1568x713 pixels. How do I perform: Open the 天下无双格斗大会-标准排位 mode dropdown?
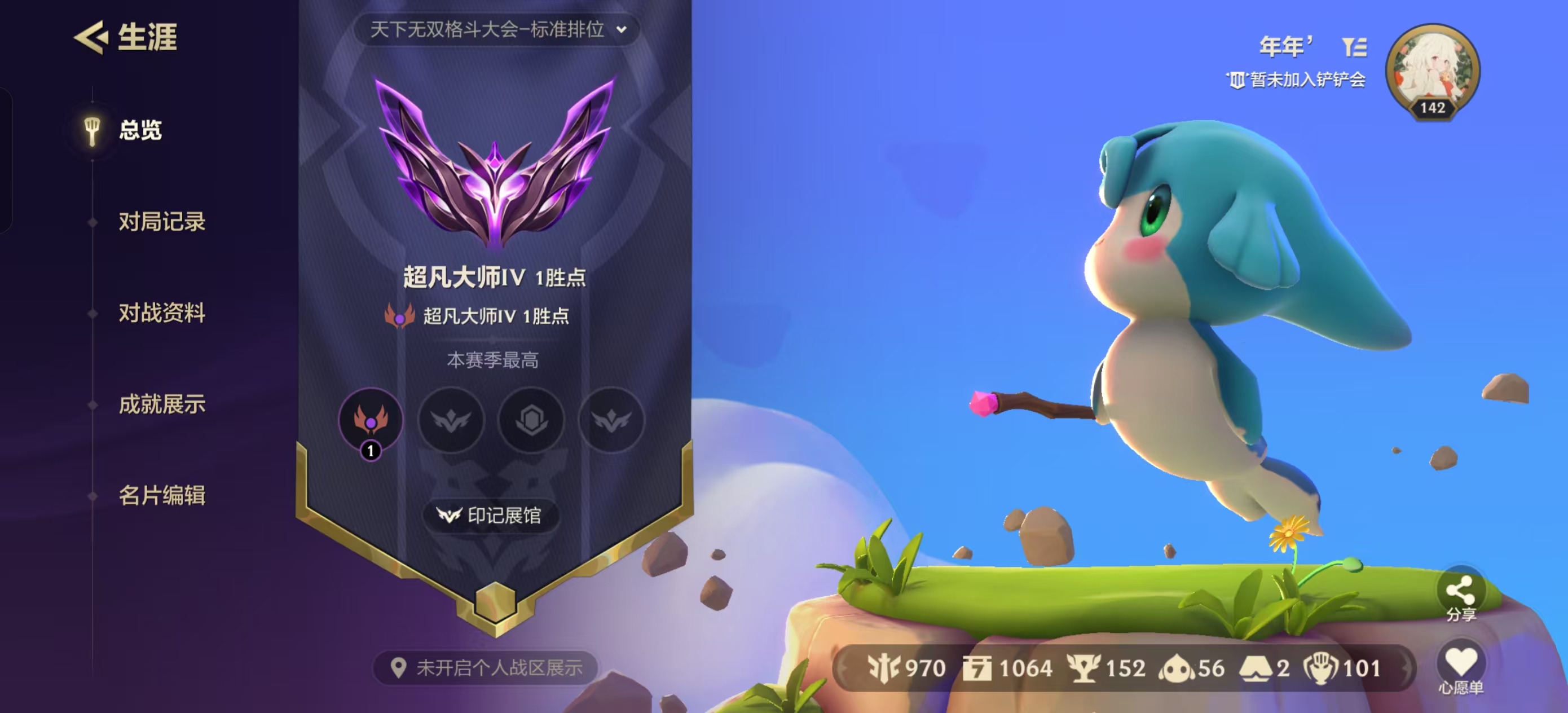493,30
